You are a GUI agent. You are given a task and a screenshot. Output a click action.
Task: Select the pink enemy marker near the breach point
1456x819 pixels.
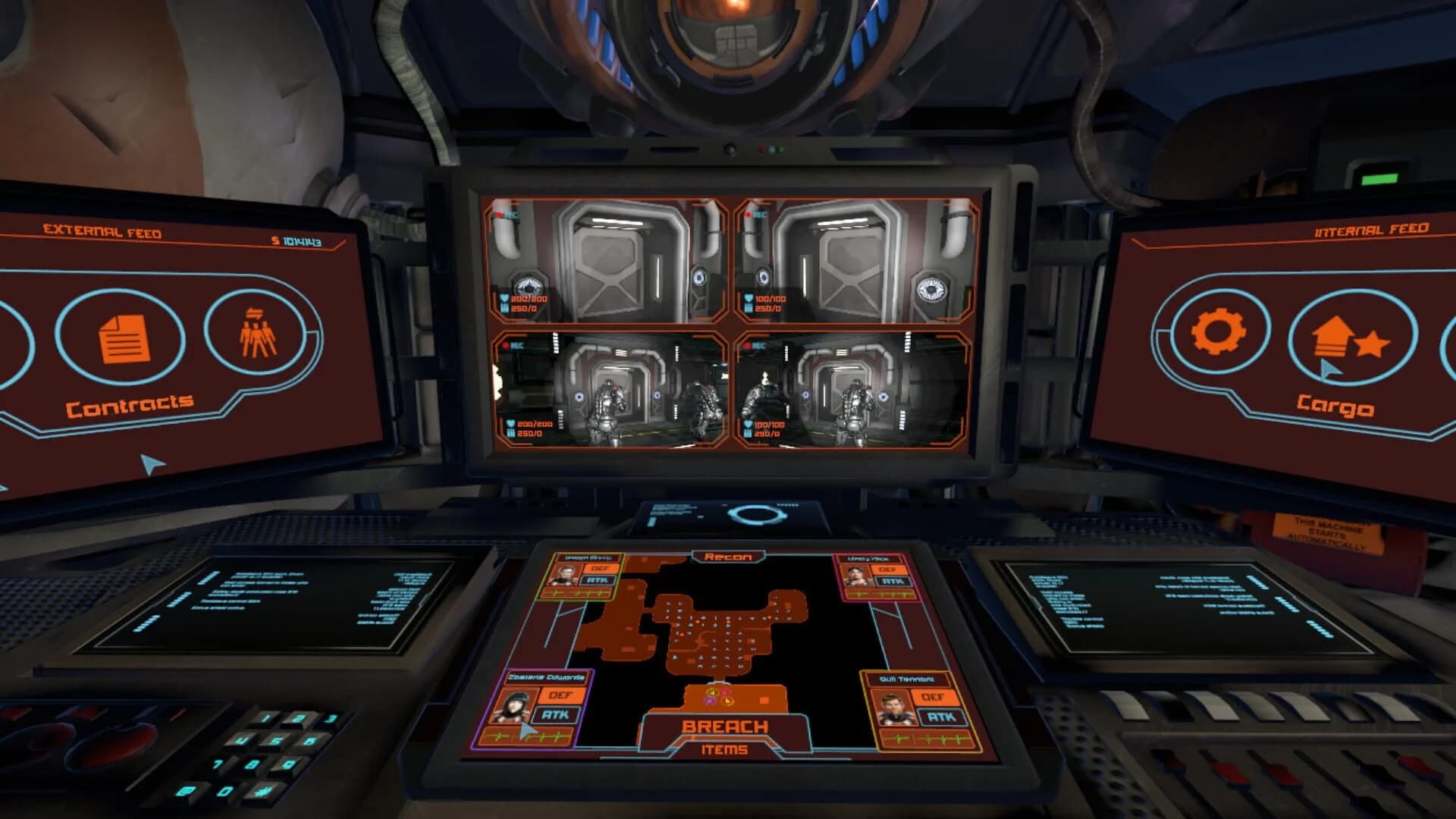pos(726,692)
